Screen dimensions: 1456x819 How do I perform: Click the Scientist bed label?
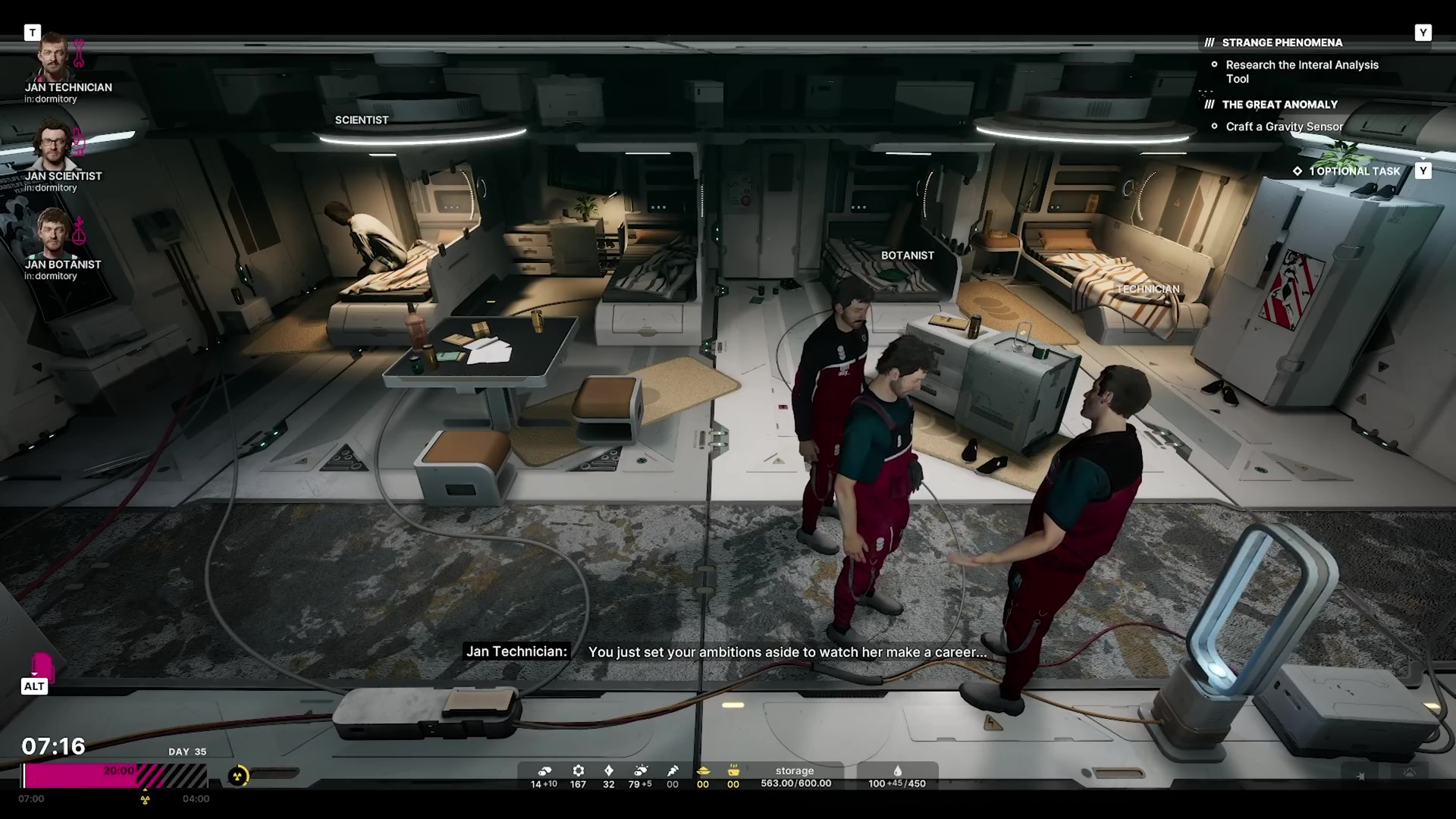click(x=362, y=120)
